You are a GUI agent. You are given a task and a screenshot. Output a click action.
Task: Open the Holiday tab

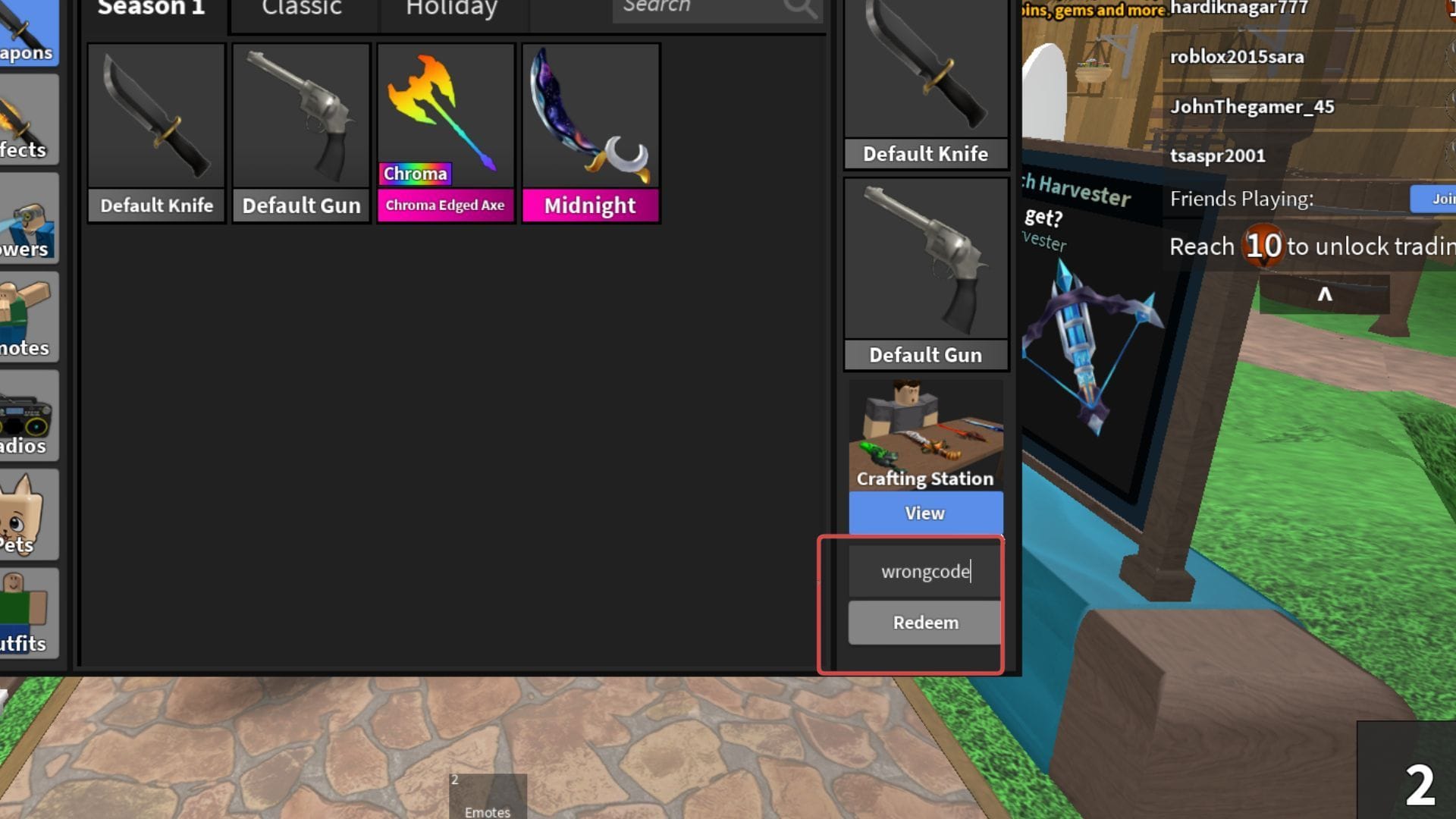point(449,8)
